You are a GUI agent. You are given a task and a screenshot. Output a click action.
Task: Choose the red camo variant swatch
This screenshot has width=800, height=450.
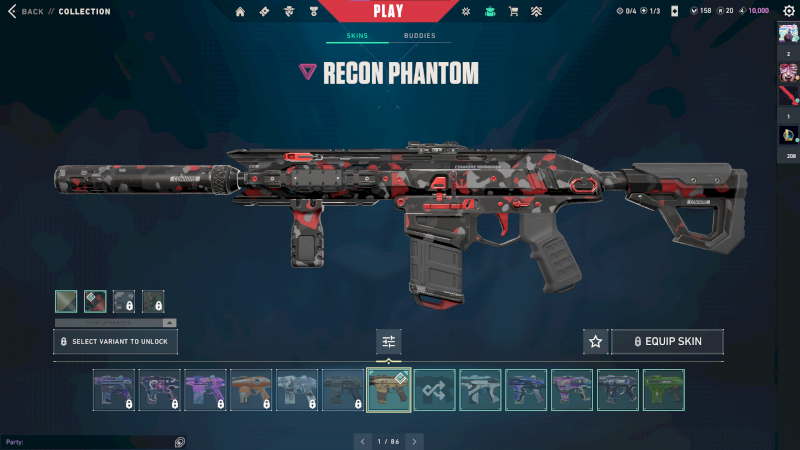(x=95, y=301)
